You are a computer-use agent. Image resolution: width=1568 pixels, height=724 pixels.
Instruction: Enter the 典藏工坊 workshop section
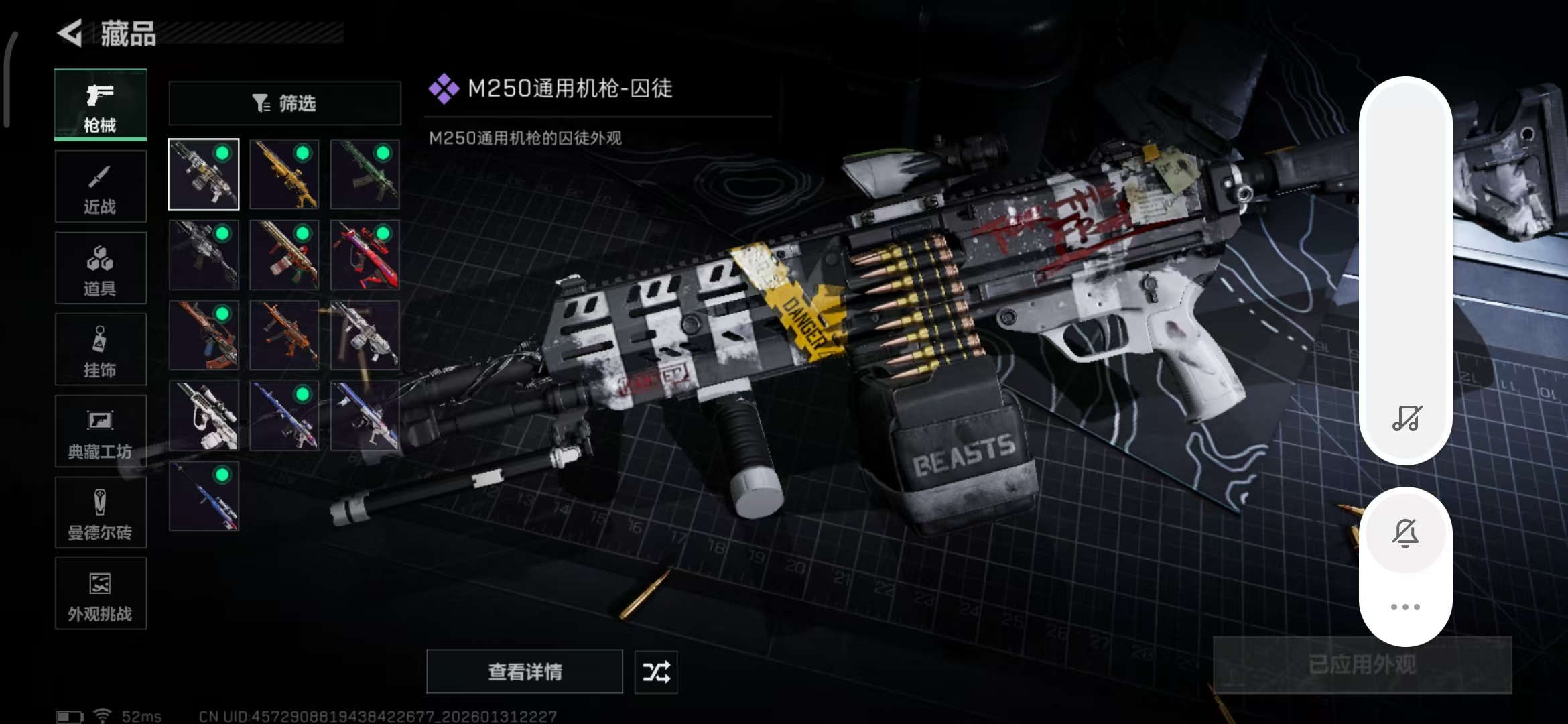(x=100, y=431)
